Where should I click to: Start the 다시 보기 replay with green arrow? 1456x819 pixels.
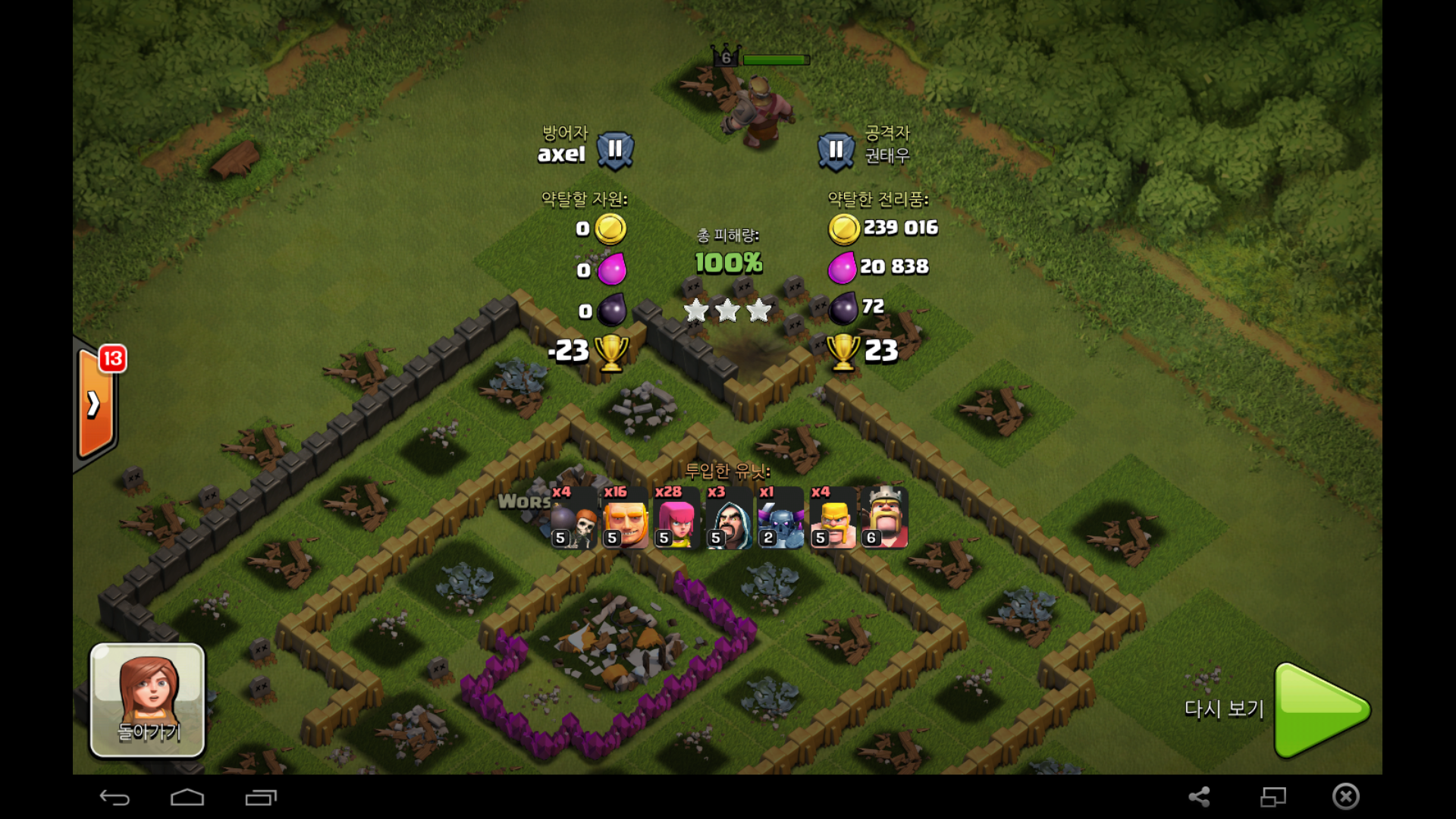1320,710
